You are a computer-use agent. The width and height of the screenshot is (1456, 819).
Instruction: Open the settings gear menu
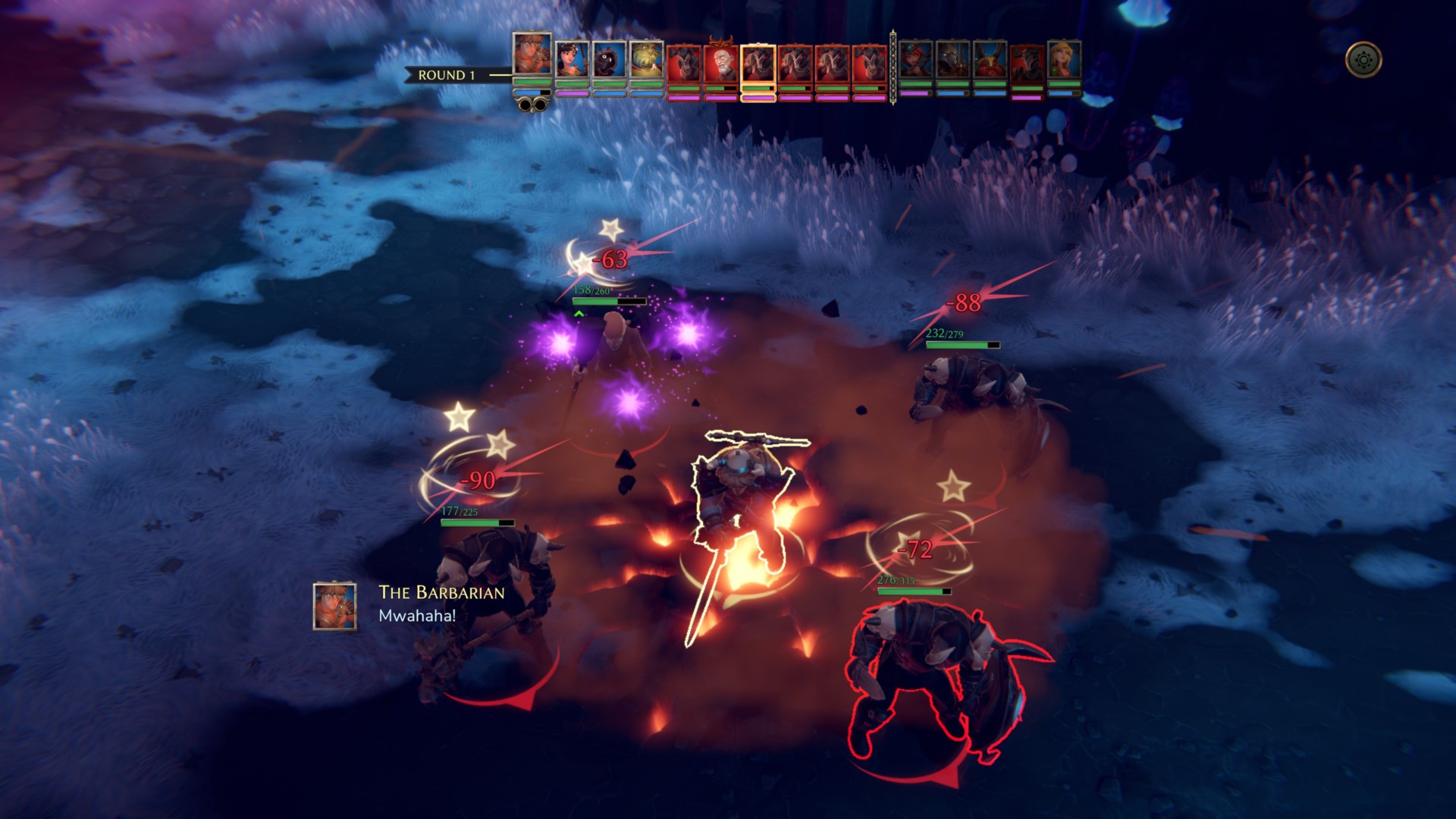pyautogui.click(x=1363, y=60)
